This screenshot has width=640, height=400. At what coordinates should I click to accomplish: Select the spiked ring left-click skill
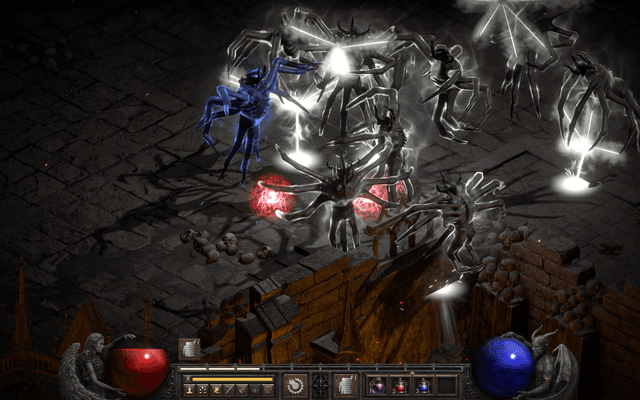point(295,385)
